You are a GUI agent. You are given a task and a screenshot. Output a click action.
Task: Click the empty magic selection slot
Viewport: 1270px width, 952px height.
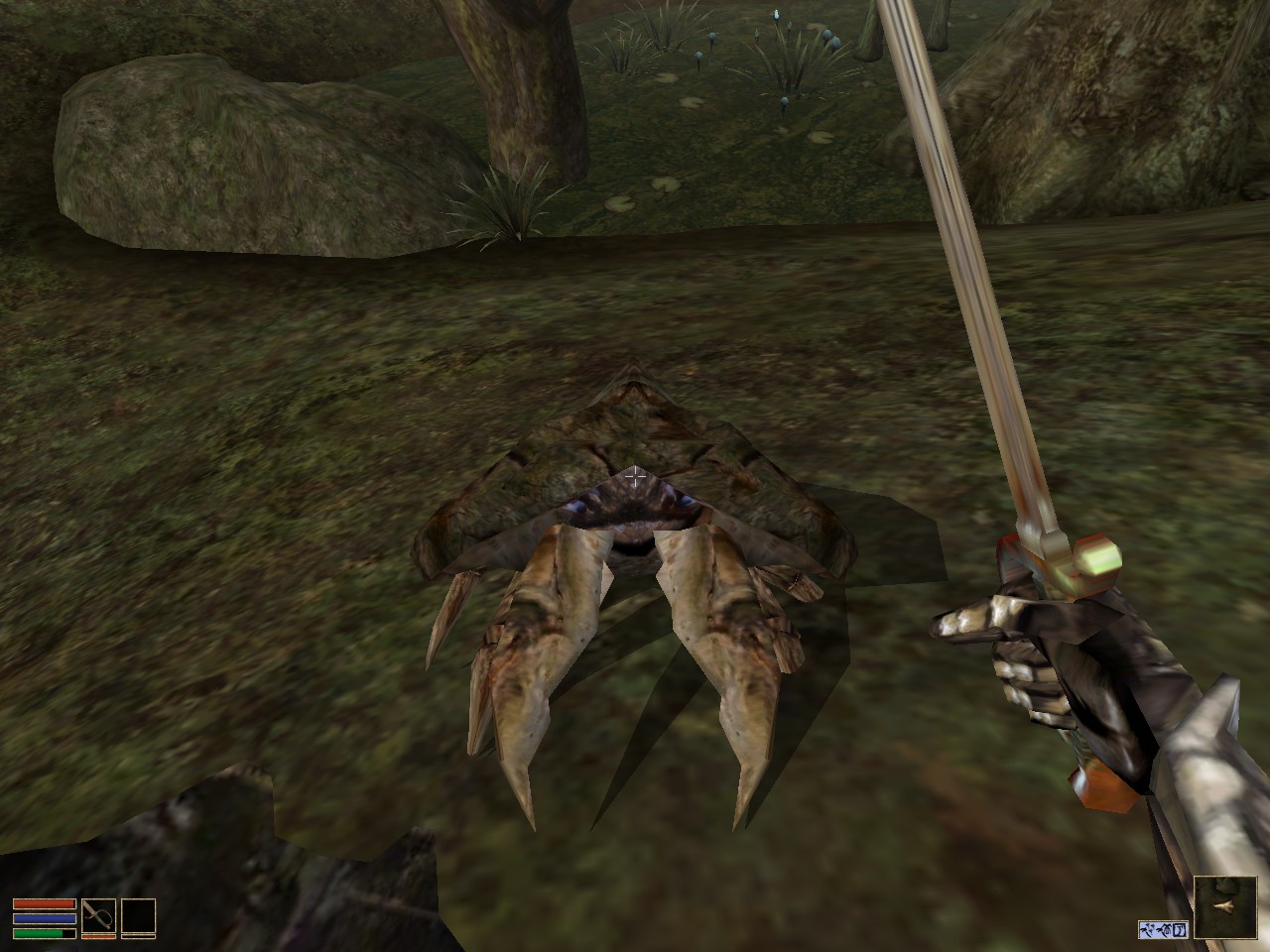[139, 914]
